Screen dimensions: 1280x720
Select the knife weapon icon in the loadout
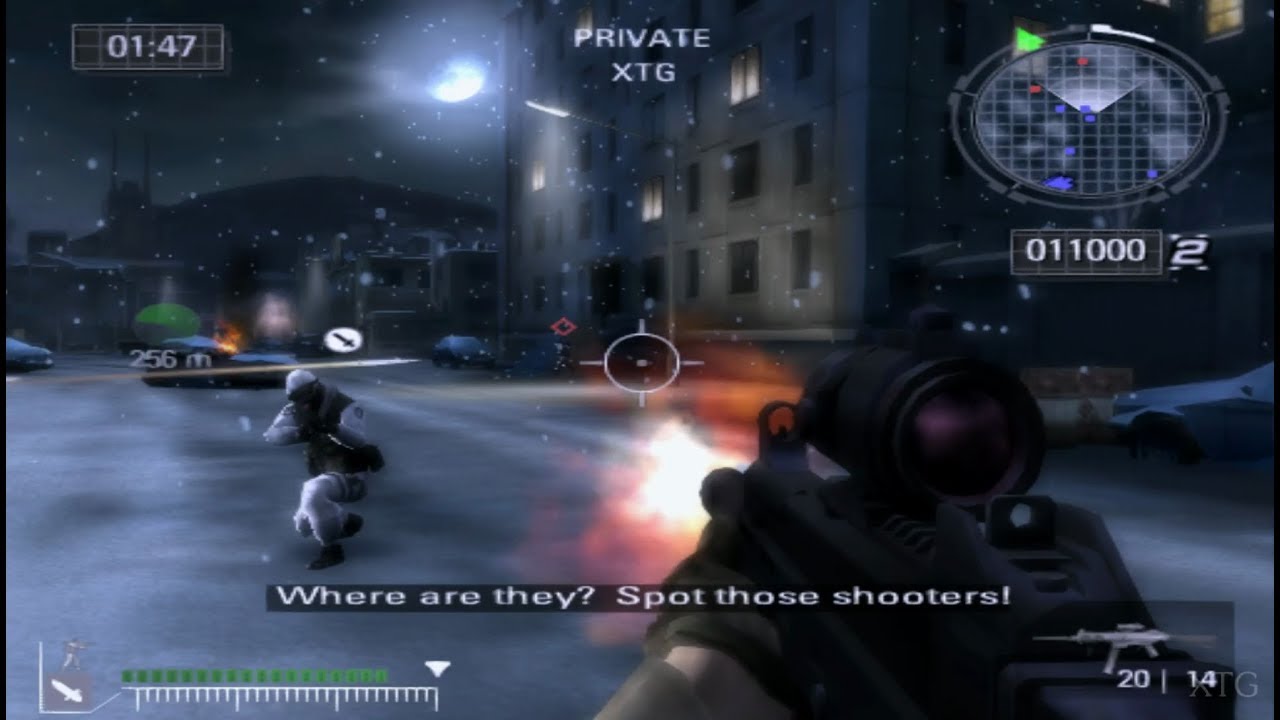click(66, 693)
